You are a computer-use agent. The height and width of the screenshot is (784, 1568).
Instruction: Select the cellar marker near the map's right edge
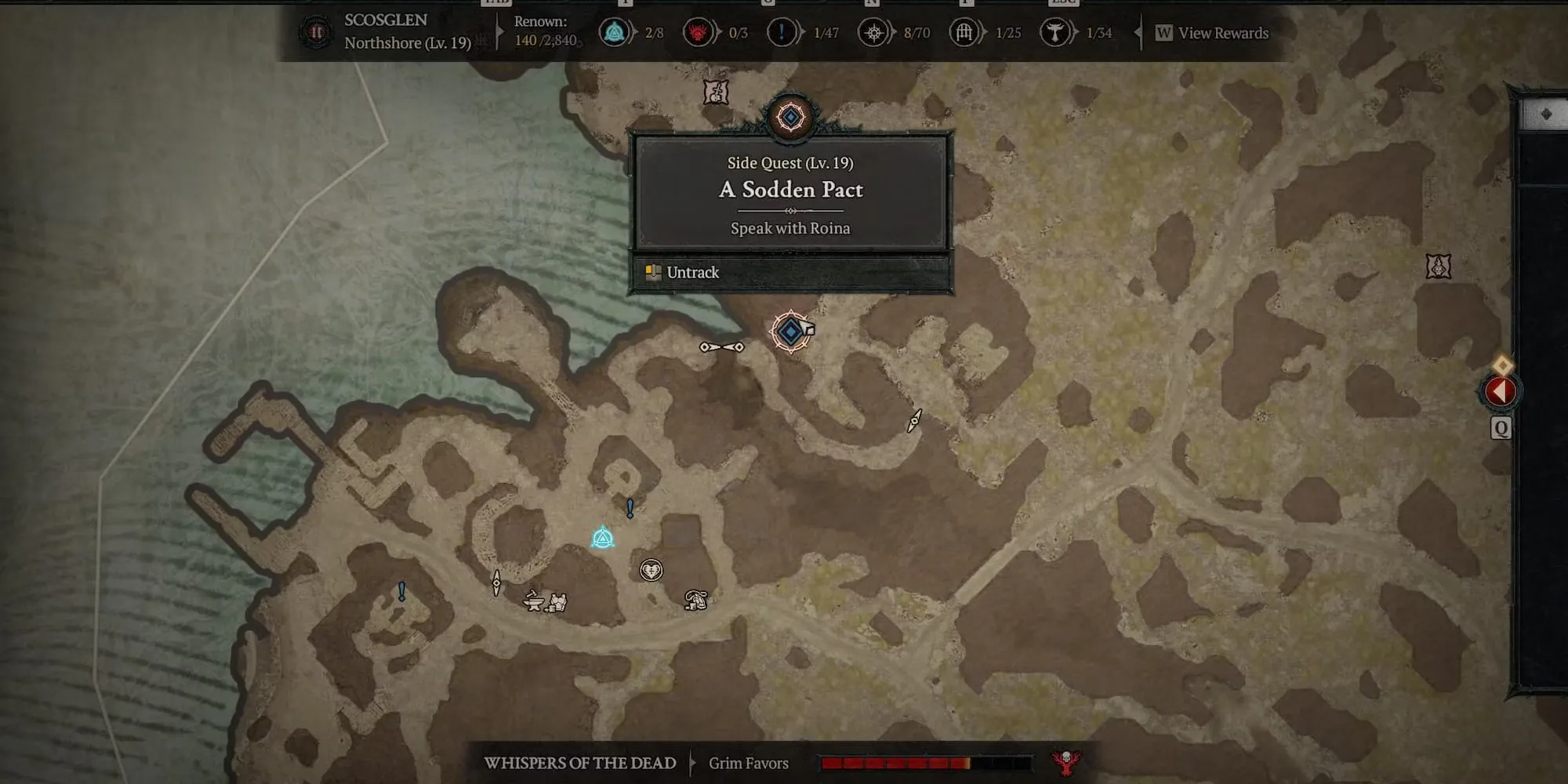[1438, 267]
